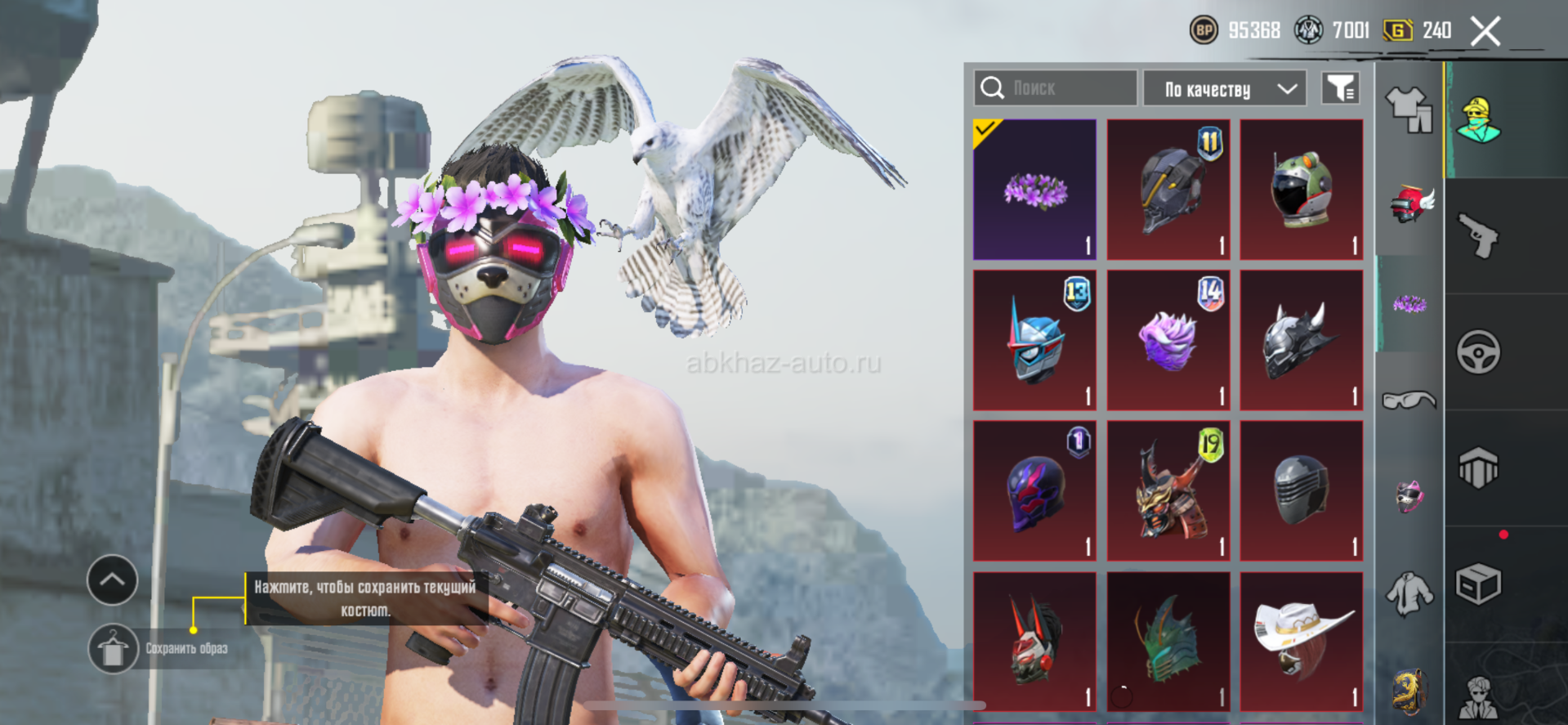1568x725 pixels.
Task: Show the sunglasses eyewear category
Action: [x=1409, y=400]
